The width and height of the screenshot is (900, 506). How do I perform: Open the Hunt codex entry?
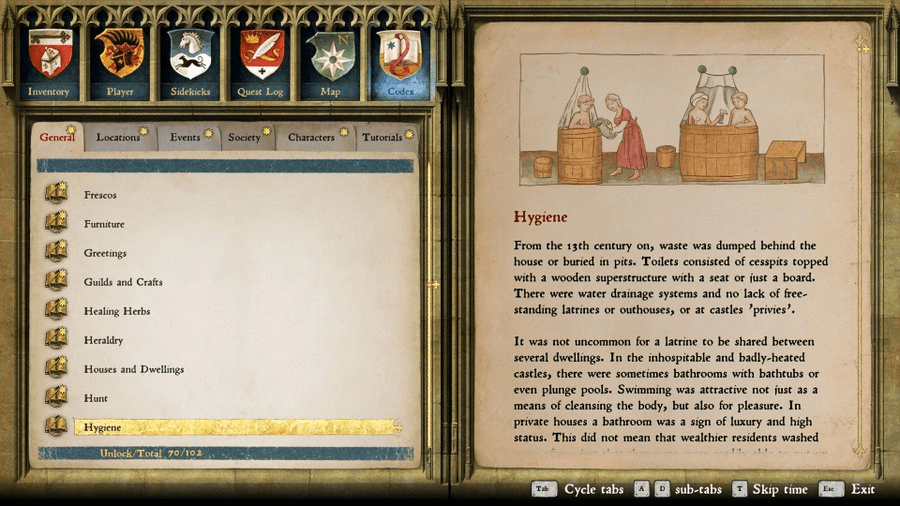[96, 398]
